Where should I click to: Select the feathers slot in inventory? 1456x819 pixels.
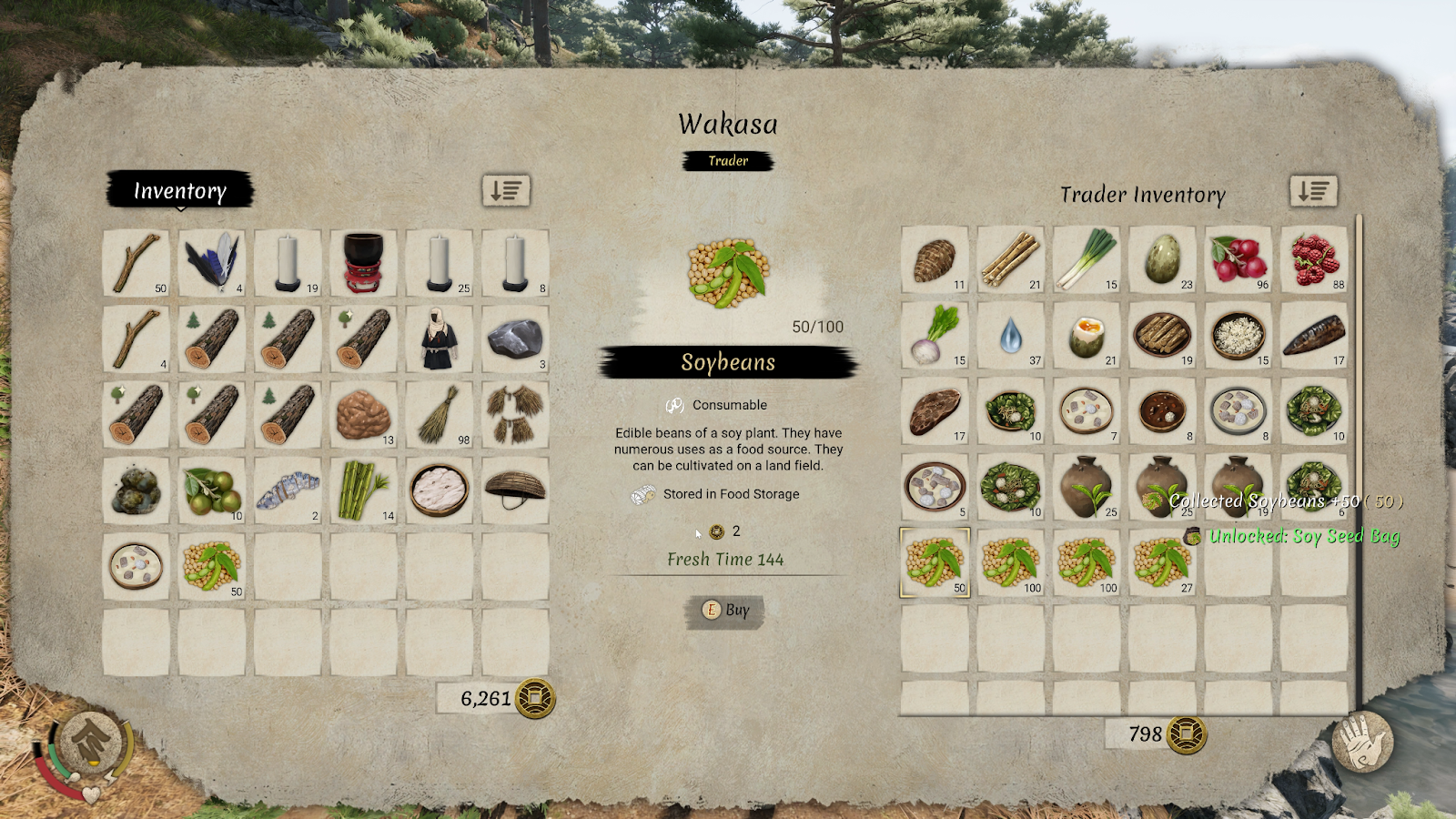212,263
